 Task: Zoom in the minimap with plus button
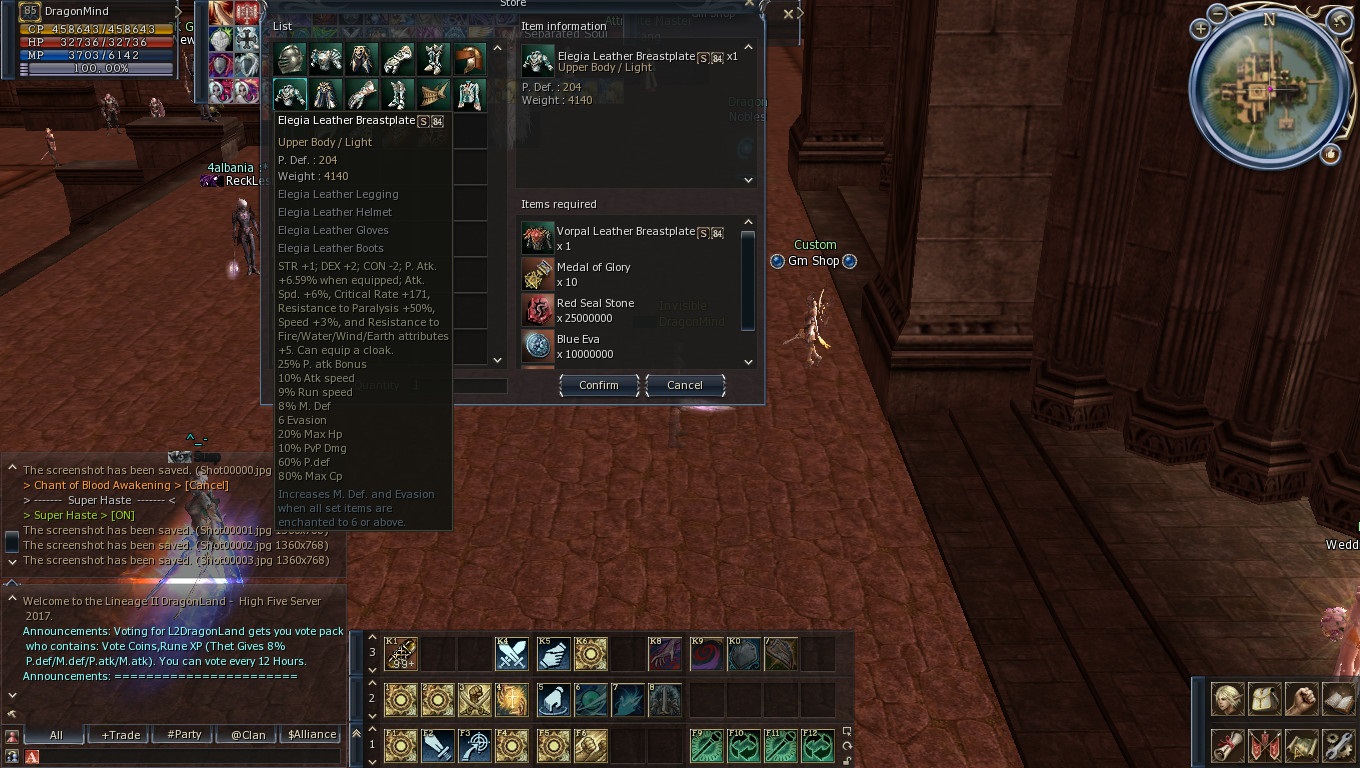click(1200, 30)
